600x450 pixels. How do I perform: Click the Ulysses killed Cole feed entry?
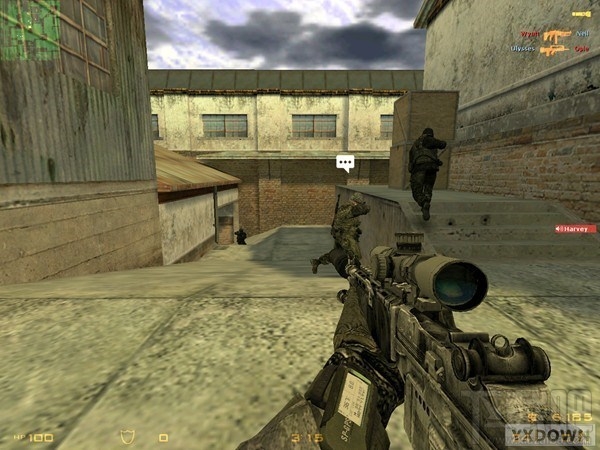552,48
